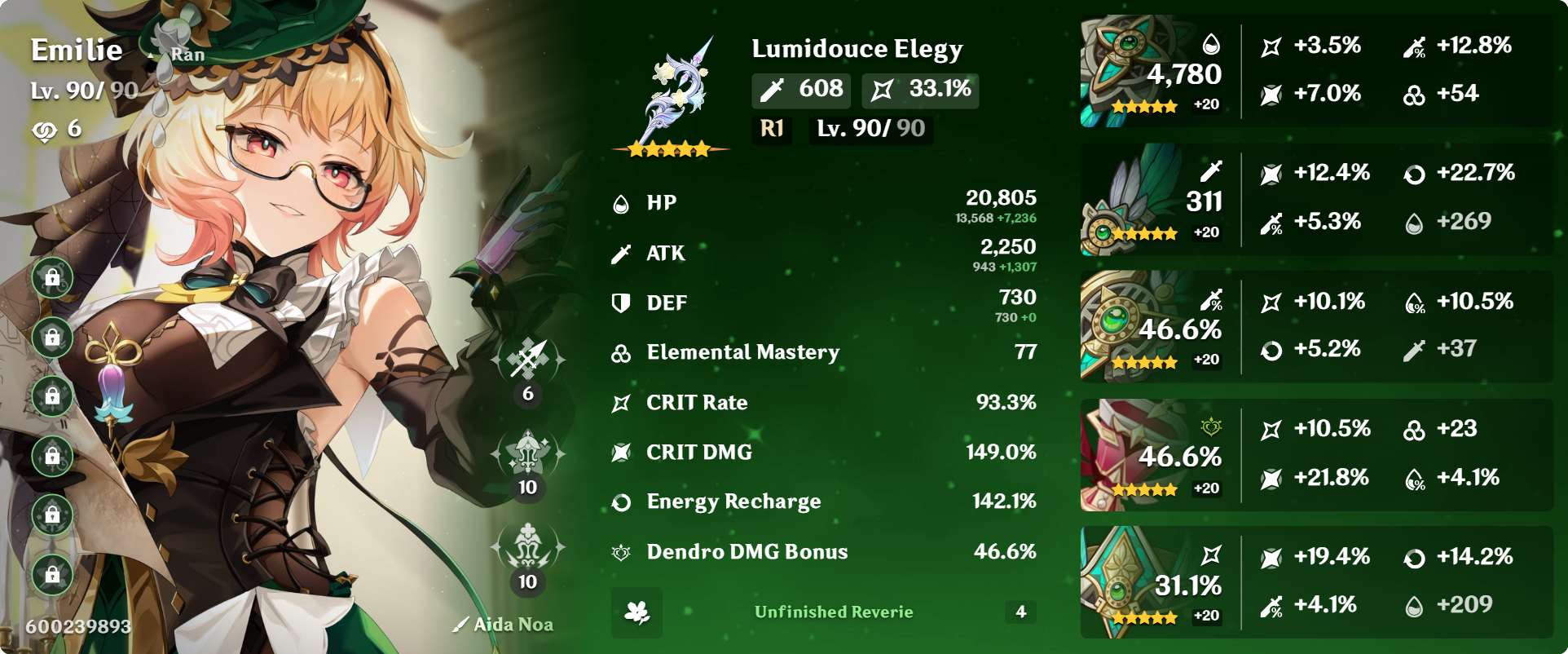Select the CRIT Rate stat icon
Image resolution: width=1568 pixels, height=654 pixels.
point(621,402)
